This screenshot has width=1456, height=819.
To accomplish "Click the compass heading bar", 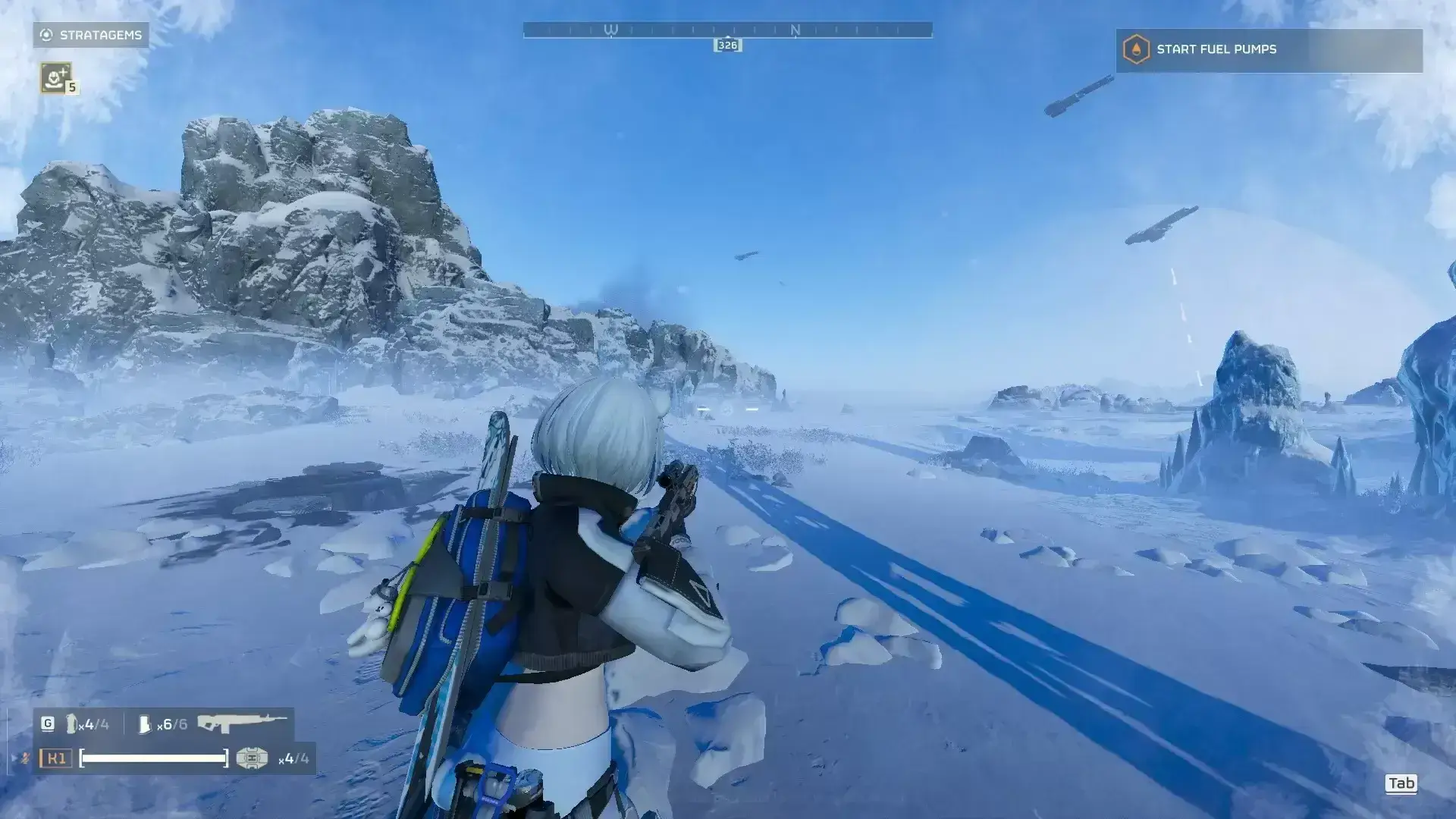I will point(727,30).
